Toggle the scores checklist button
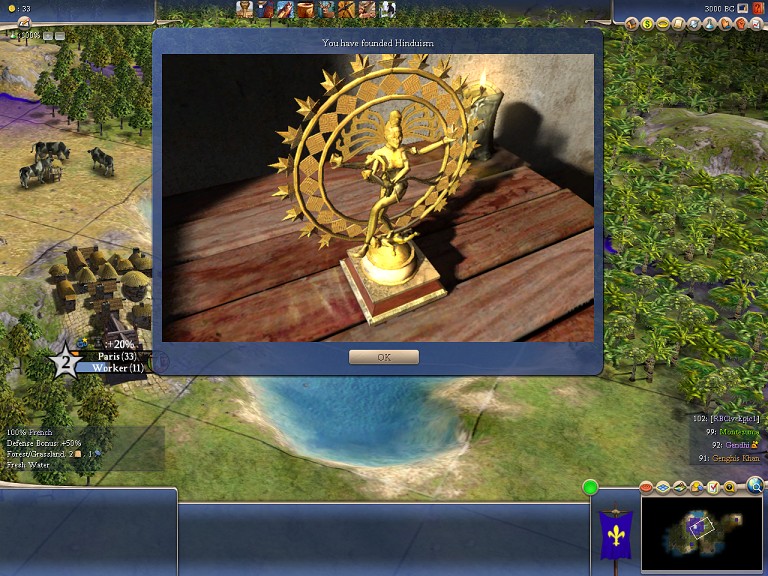 pyautogui.click(x=713, y=487)
